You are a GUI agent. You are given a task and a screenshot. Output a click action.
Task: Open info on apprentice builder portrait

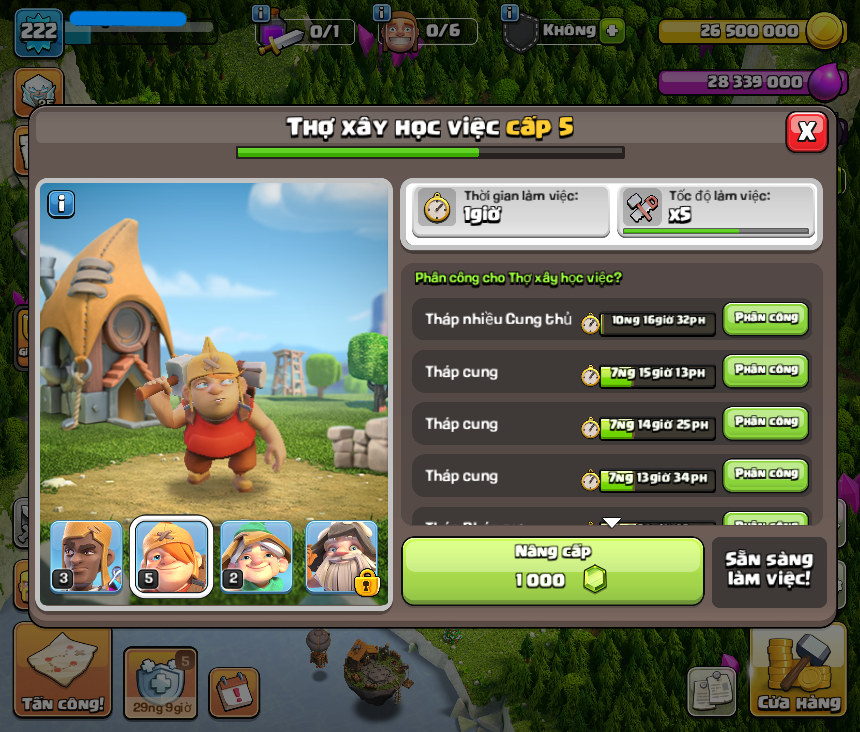click(x=61, y=204)
